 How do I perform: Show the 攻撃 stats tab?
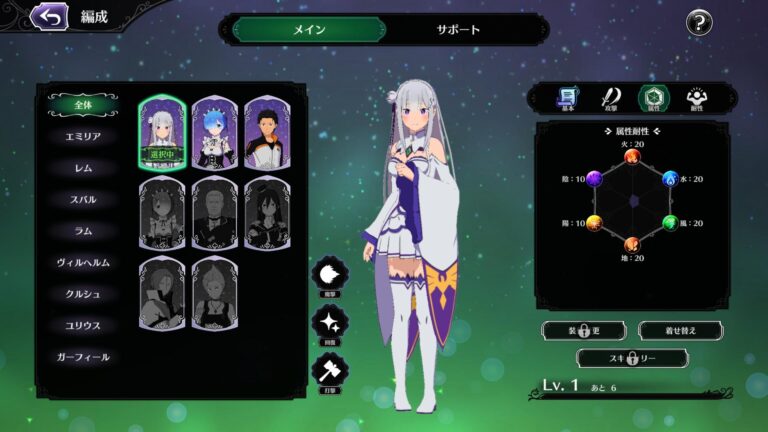[x=610, y=98]
